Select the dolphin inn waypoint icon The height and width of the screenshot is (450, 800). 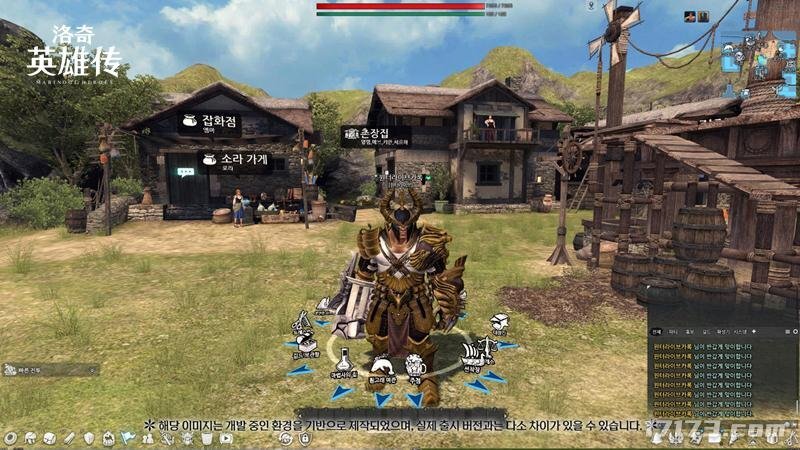pos(381,366)
